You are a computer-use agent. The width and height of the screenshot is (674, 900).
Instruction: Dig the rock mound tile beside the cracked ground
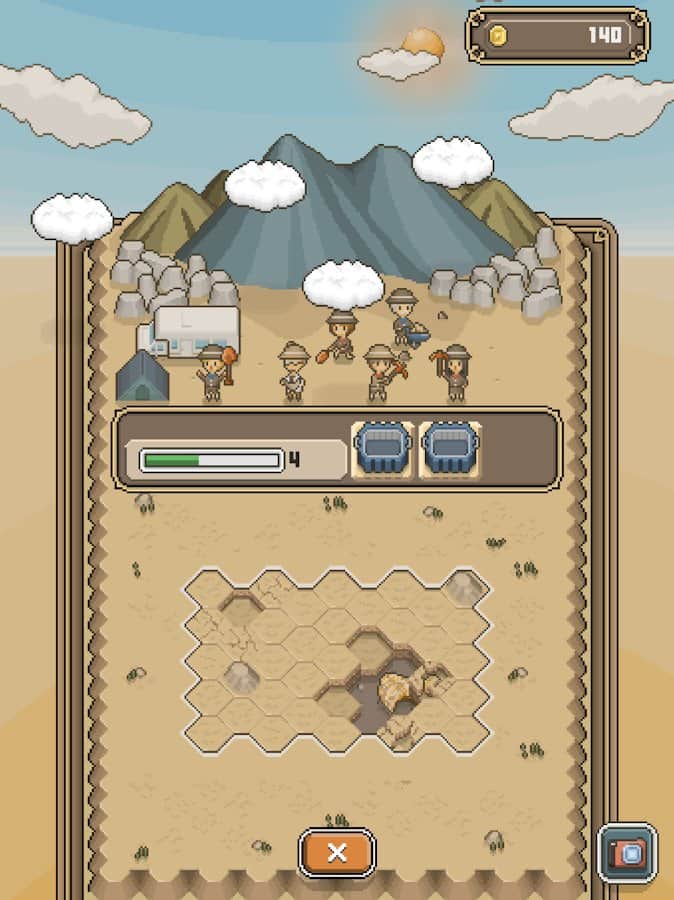tap(240, 676)
